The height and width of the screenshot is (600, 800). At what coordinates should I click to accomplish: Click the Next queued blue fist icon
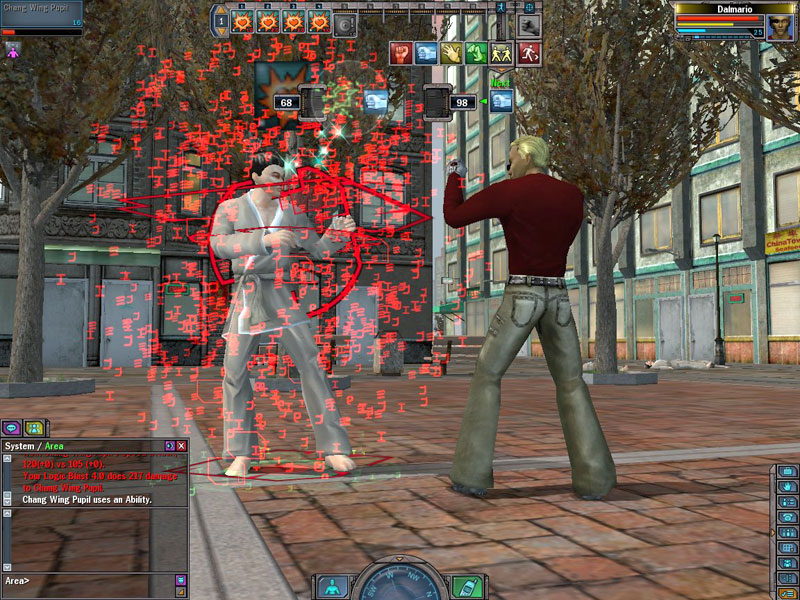[502, 101]
